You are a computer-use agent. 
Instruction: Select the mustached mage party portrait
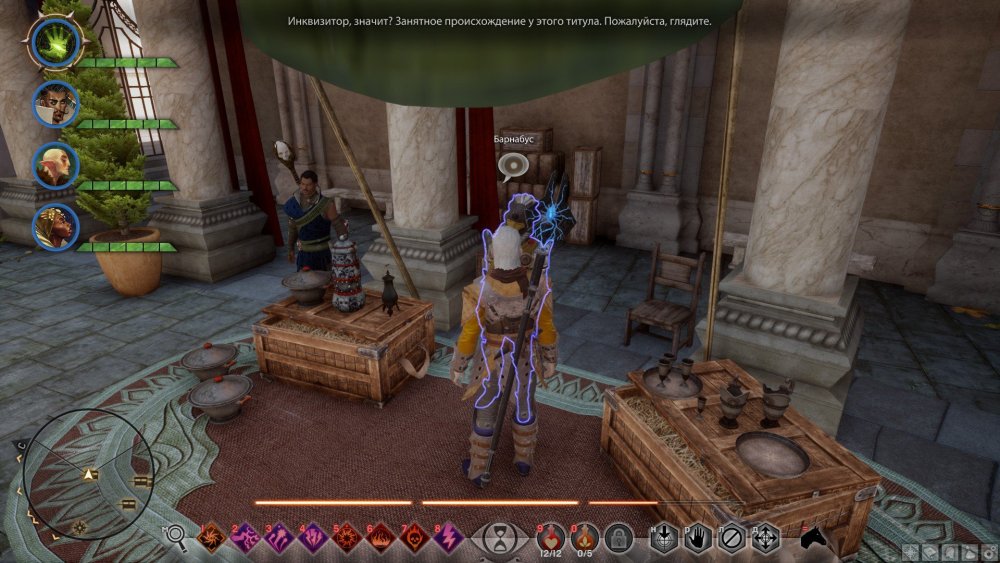55,103
